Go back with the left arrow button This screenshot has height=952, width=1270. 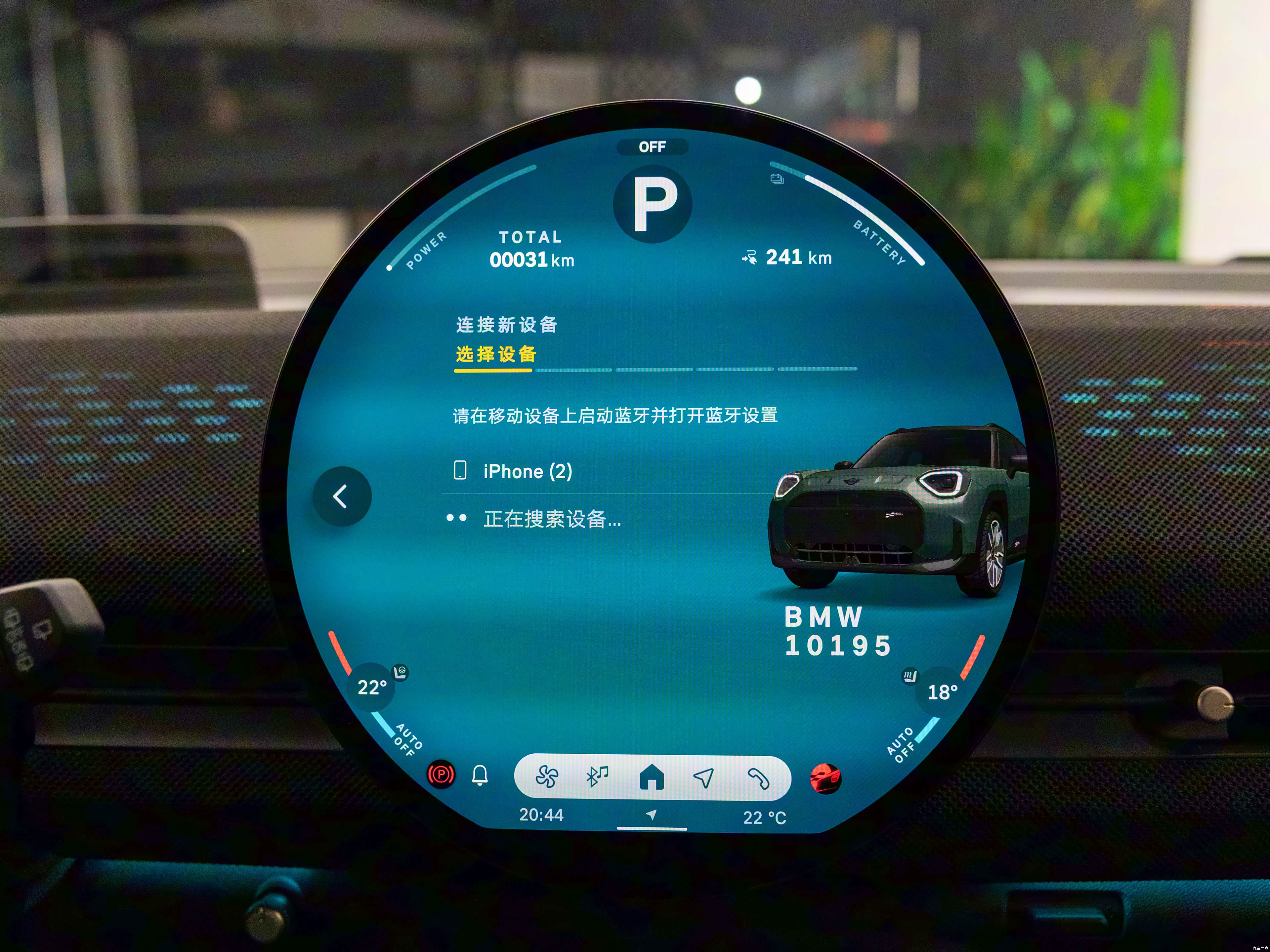342,496
